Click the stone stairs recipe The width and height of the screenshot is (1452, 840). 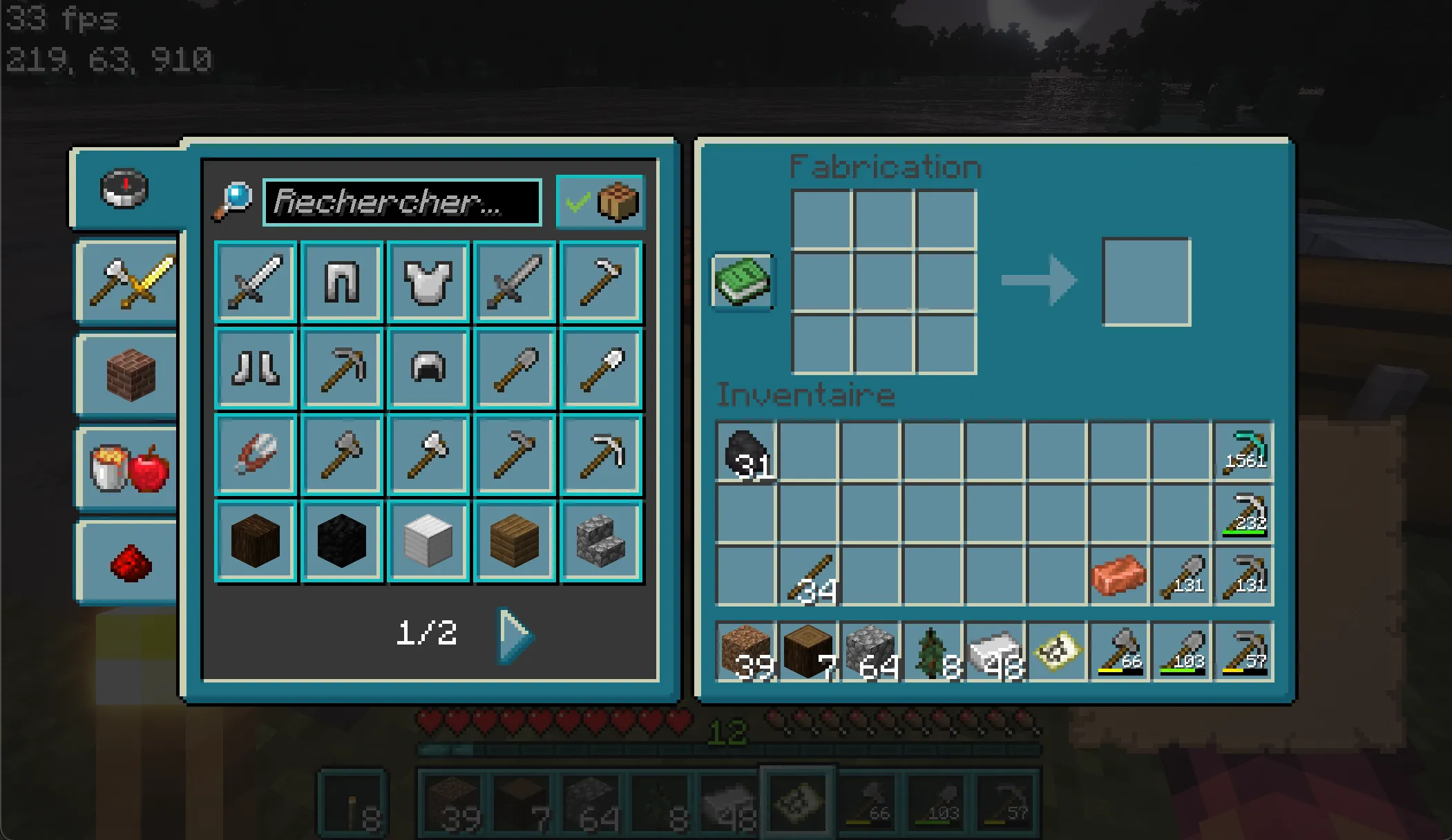[x=601, y=540]
